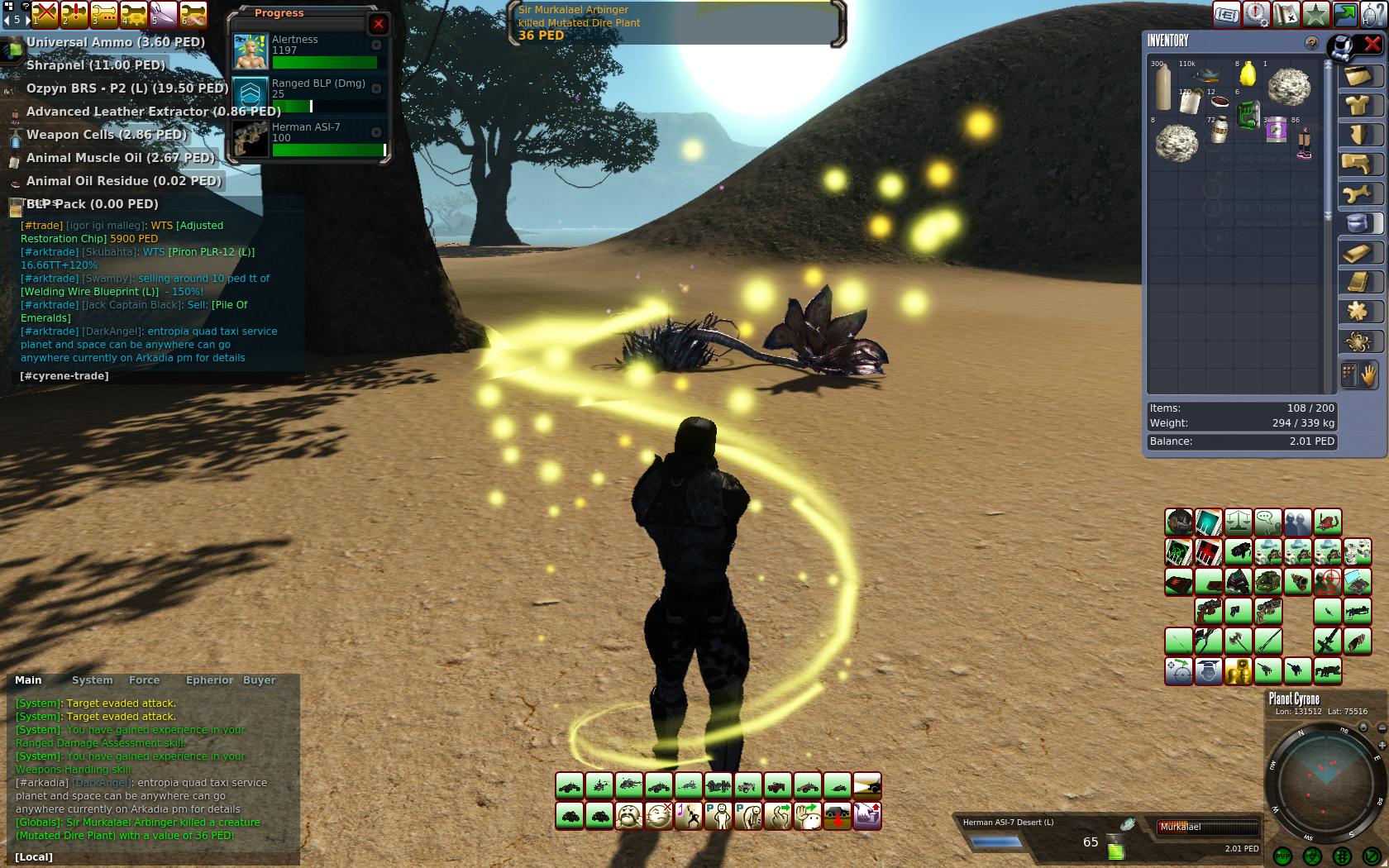Screen dimensions: 1389x868
Task: Open the map scroll icon in top bar
Action: 1286,14
